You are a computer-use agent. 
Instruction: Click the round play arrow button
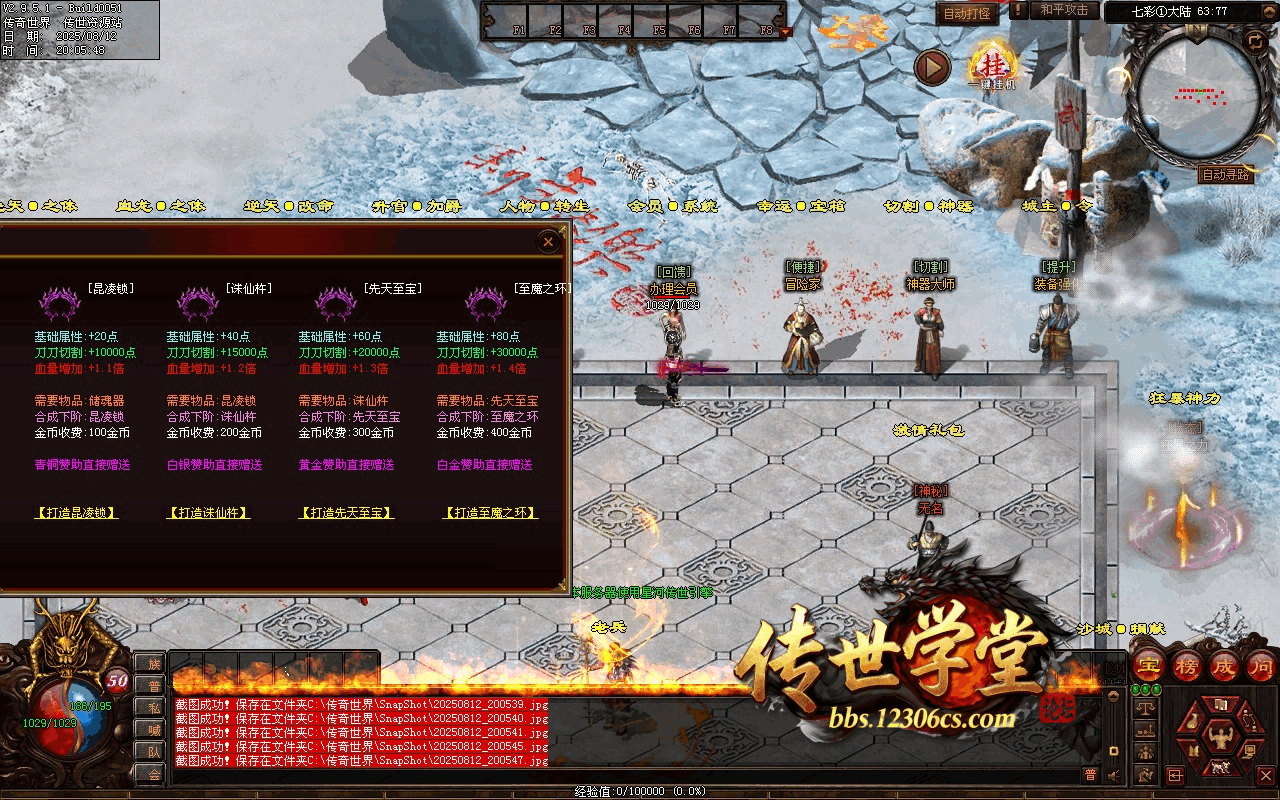(x=932, y=67)
